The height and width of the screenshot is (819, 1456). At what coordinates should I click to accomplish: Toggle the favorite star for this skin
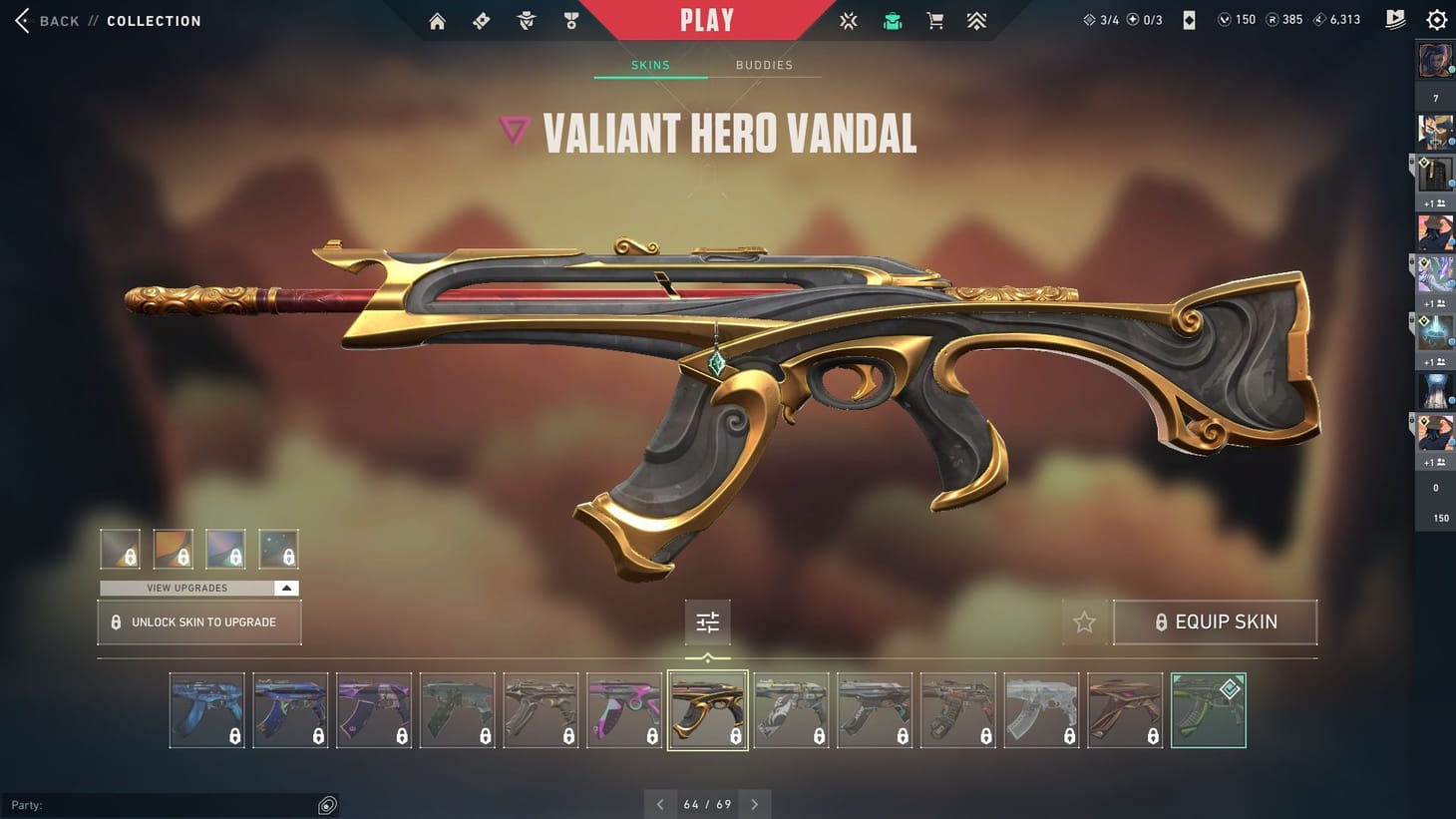click(x=1084, y=621)
